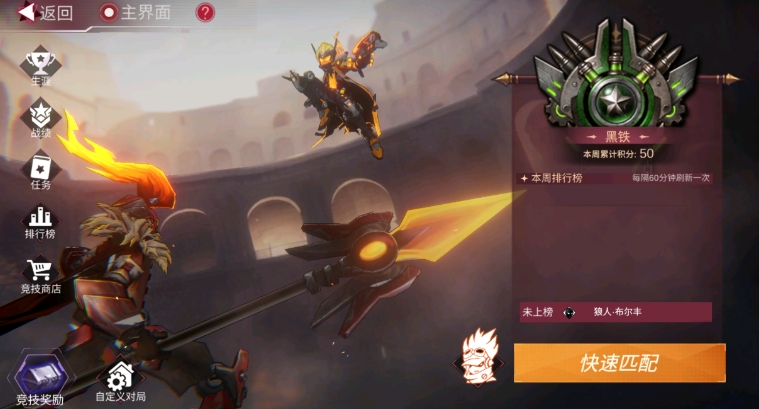Open the 竞技奖励 arena rewards
The height and width of the screenshot is (409, 759).
(x=40, y=381)
